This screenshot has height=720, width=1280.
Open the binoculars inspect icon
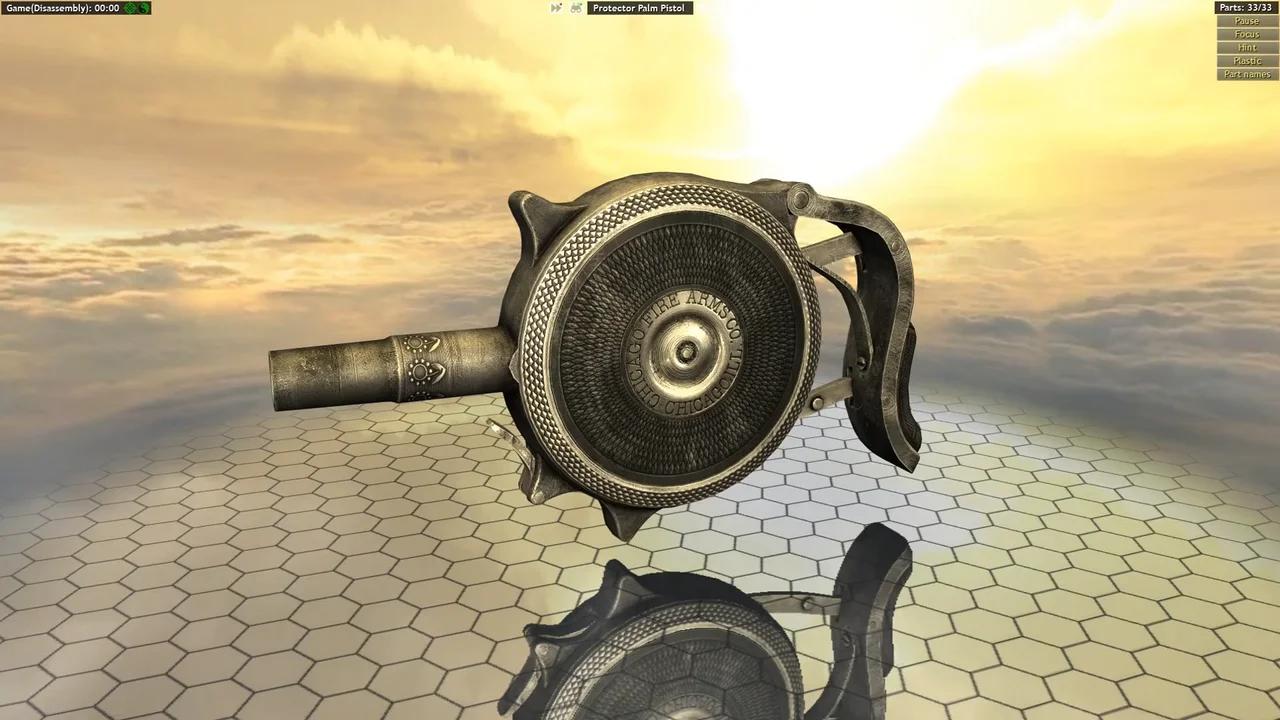(x=576, y=7)
